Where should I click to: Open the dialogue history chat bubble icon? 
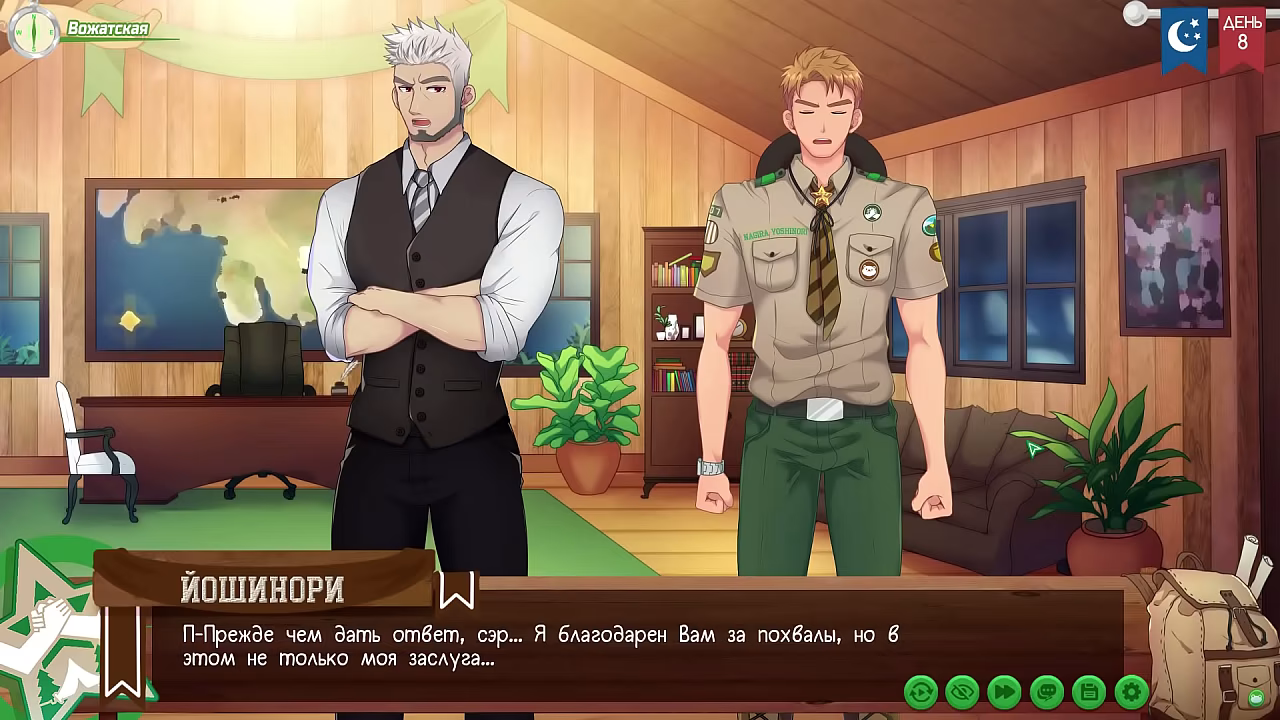pos(1045,690)
